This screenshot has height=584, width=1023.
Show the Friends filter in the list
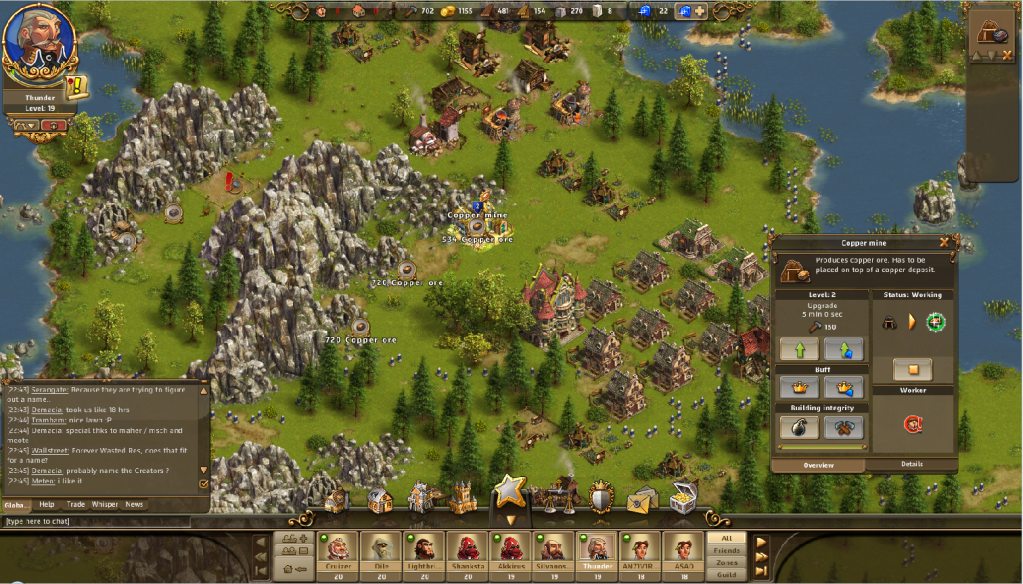[x=726, y=550]
